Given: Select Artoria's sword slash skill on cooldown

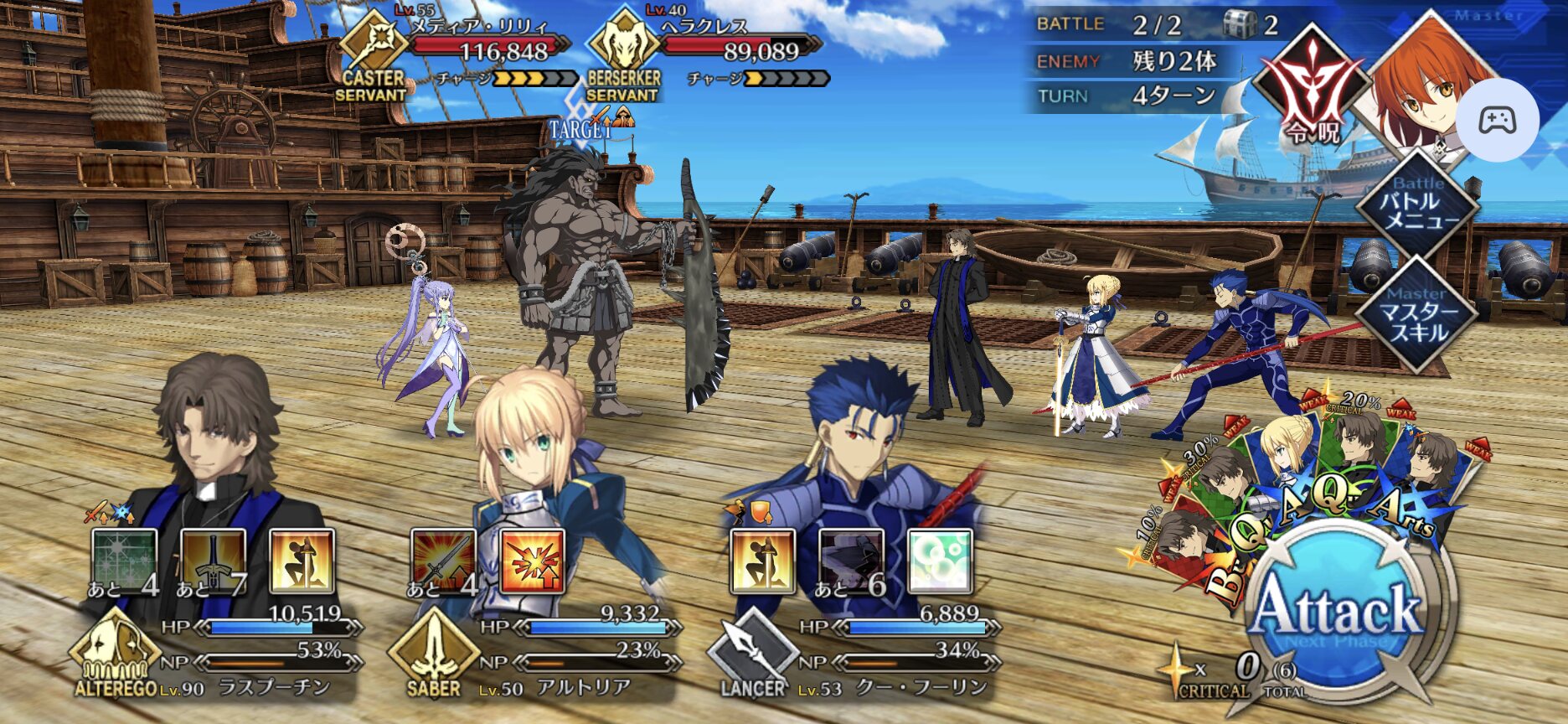Looking at the screenshot, I should [443, 561].
